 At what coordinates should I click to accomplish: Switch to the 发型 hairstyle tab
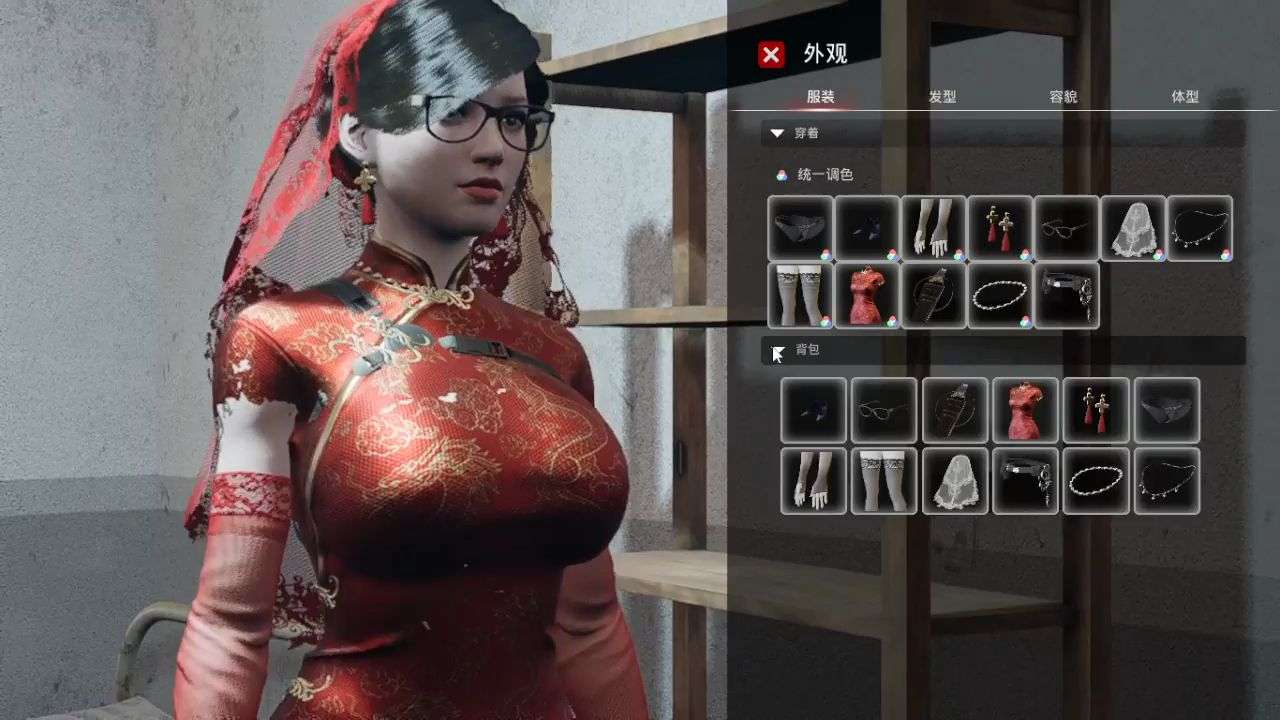[945, 97]
